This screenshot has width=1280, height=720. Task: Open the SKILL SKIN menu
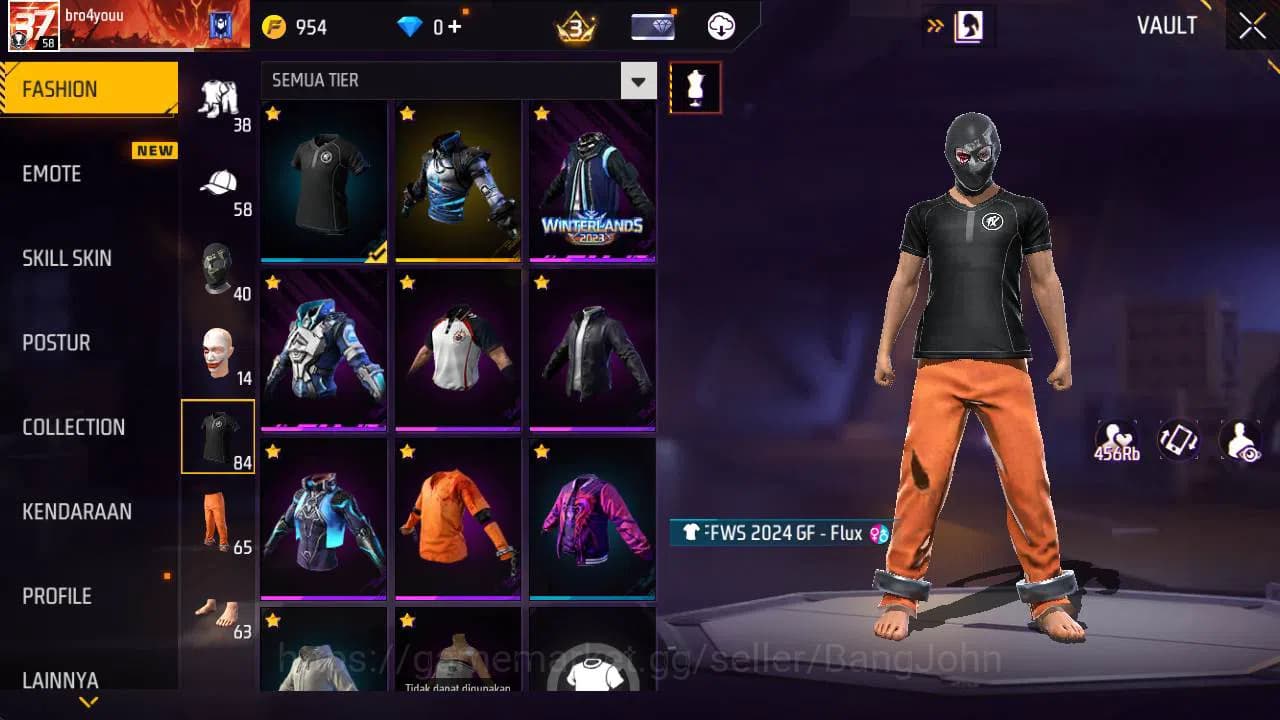(66, 258)
